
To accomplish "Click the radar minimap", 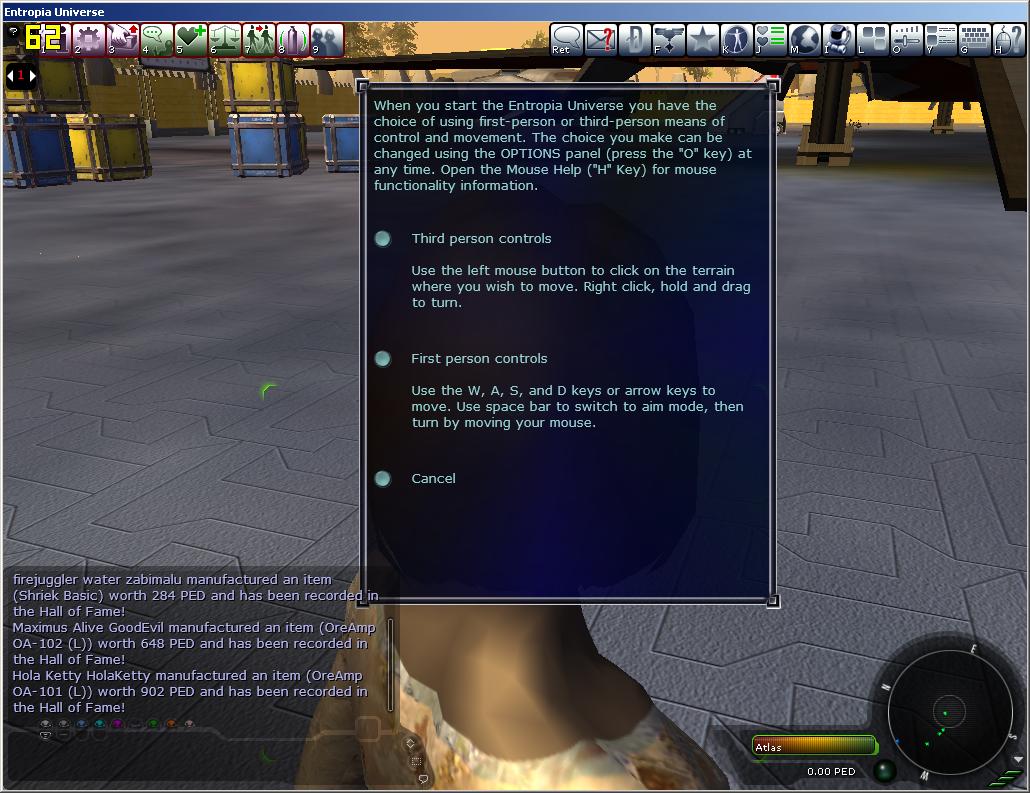I will (x=944, y=711).
